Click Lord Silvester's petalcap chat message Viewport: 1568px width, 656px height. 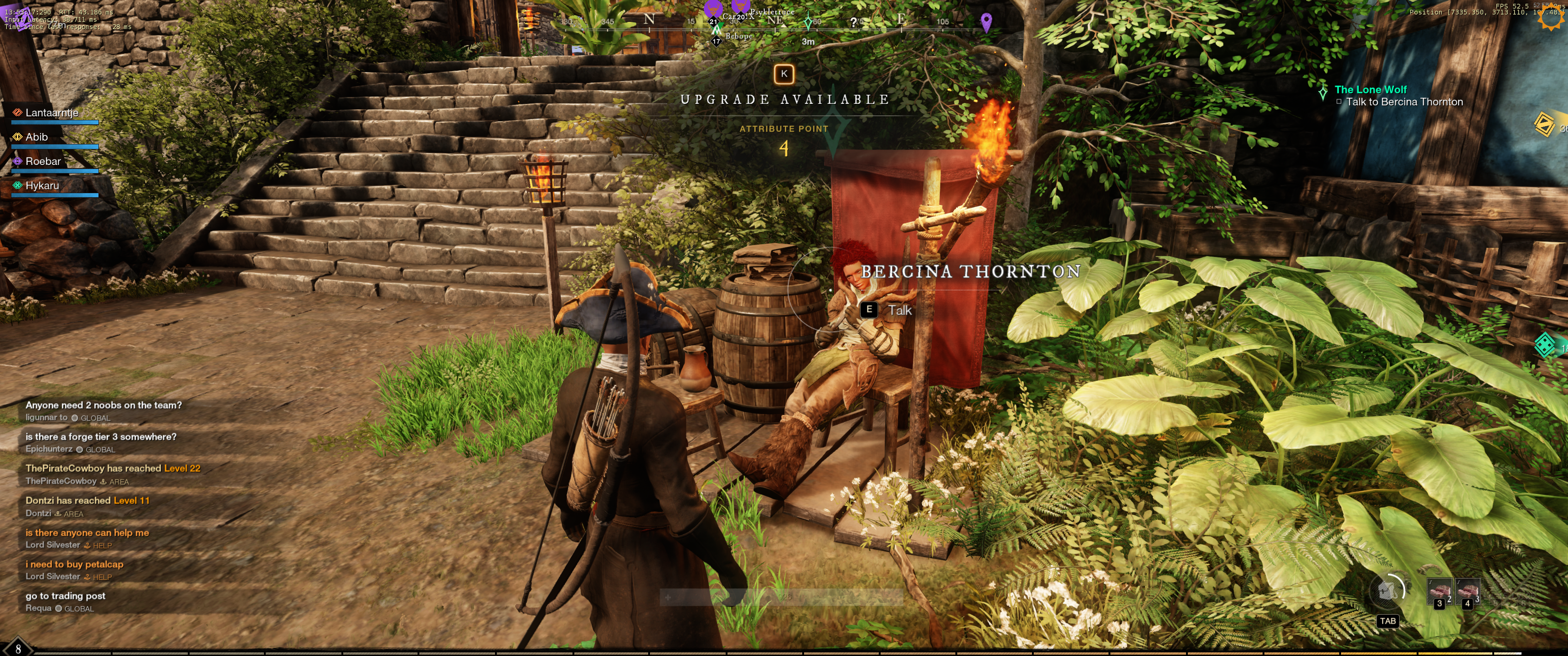pyautogui.click(x=74, y=564)
